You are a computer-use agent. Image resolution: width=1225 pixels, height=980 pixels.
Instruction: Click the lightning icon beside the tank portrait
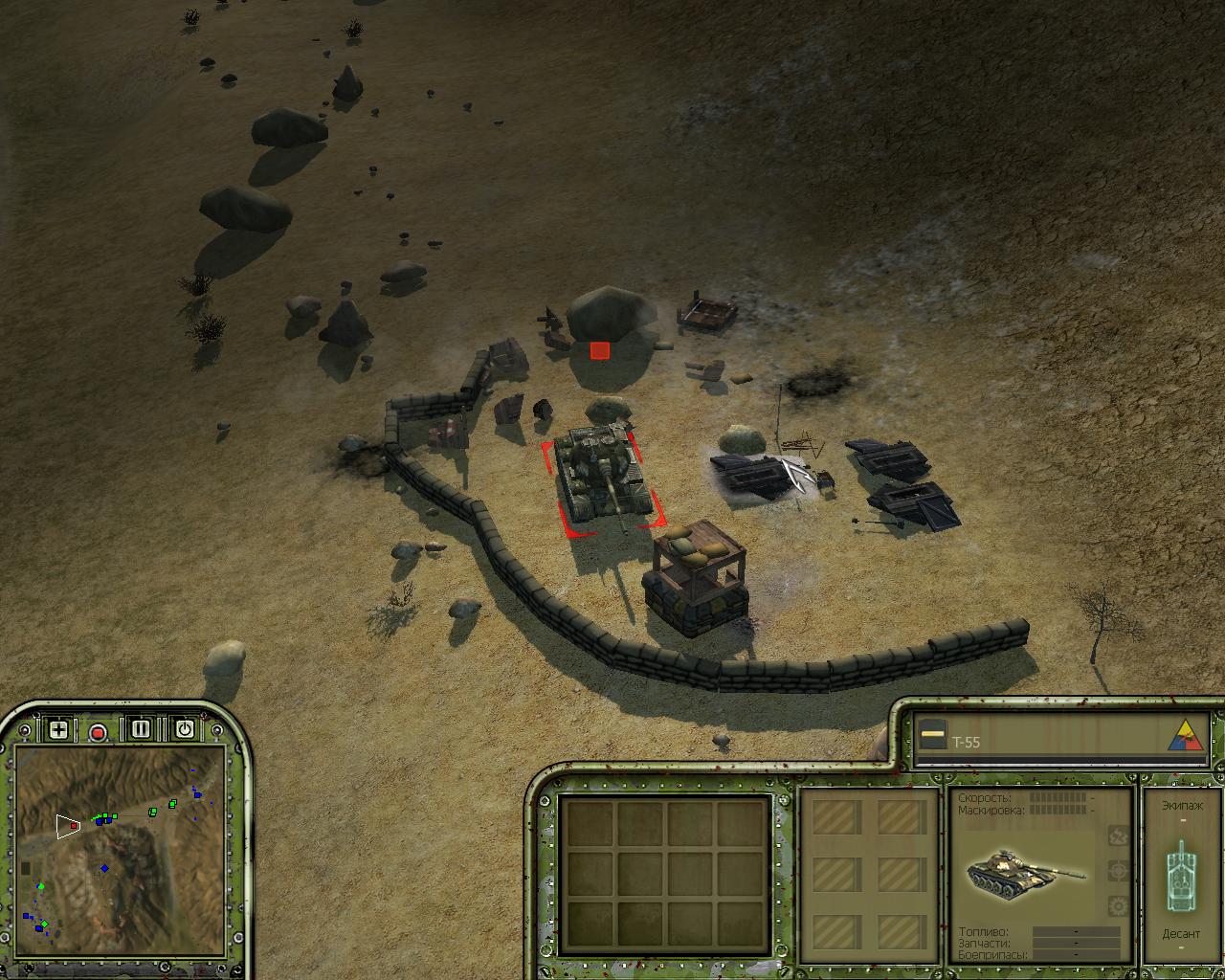(x=1117, y=835)
